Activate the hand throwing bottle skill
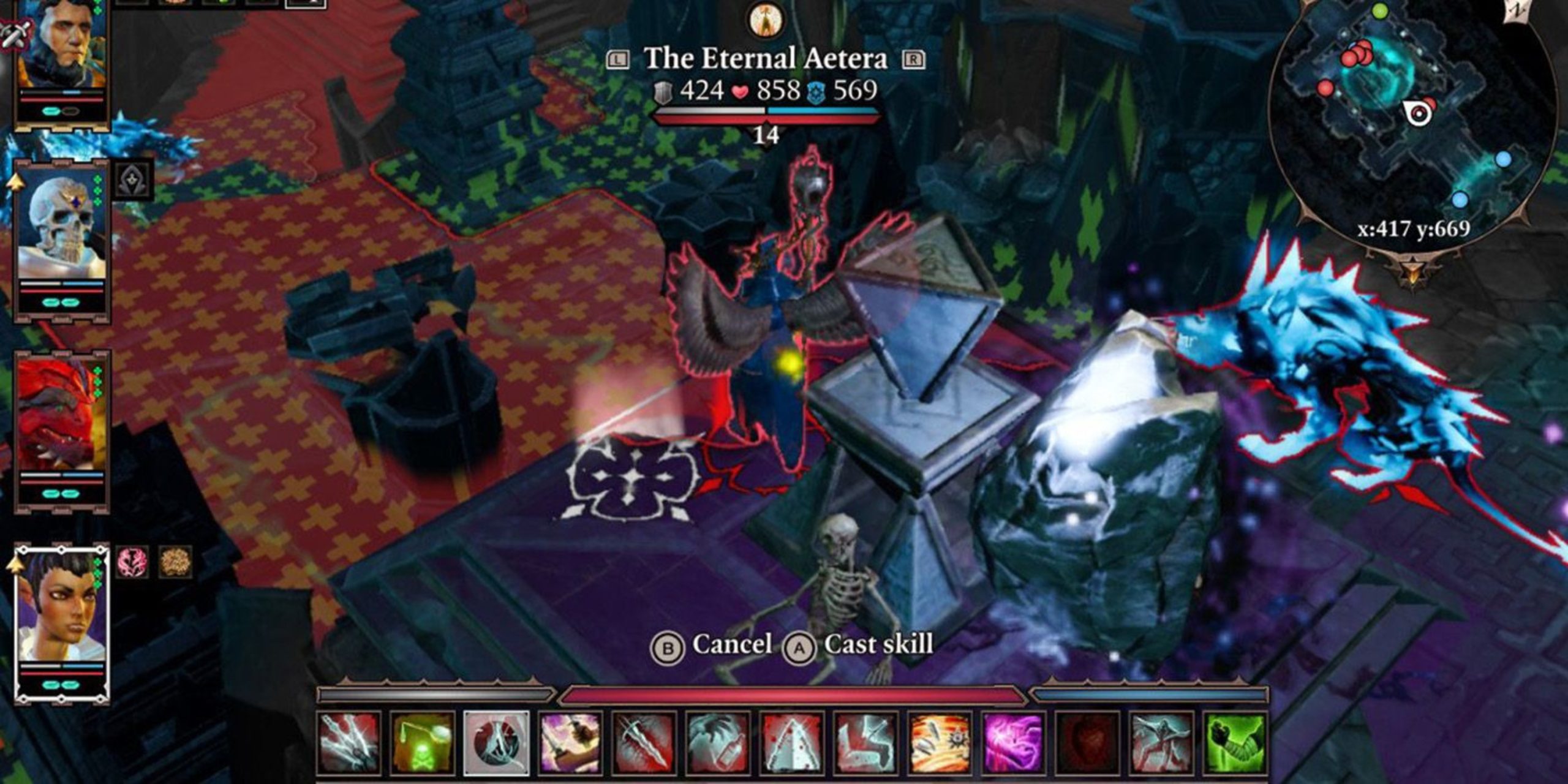Viewport: 1568px width, 784px height. pyautogui.click(x=718, y=743)
